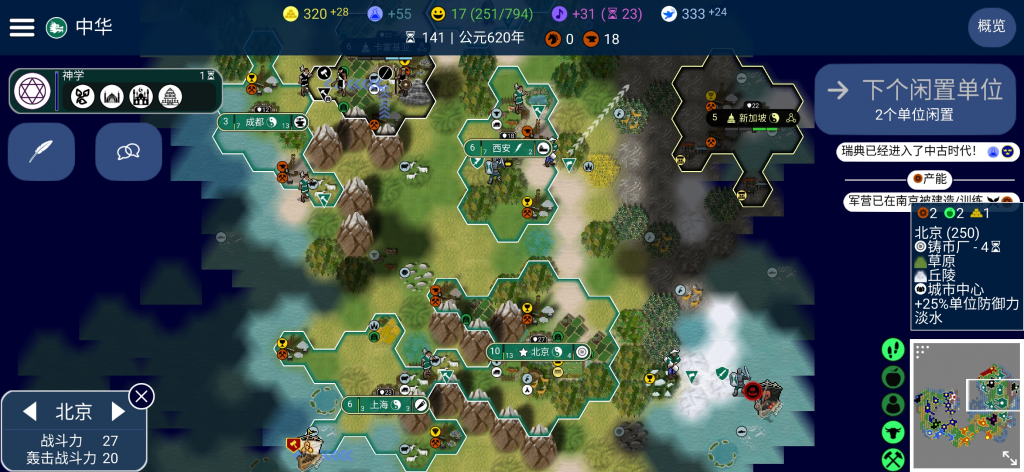Open the 概览 overview screen
The height and width of the screenshot is (472, 1024).
coord(991,27)
